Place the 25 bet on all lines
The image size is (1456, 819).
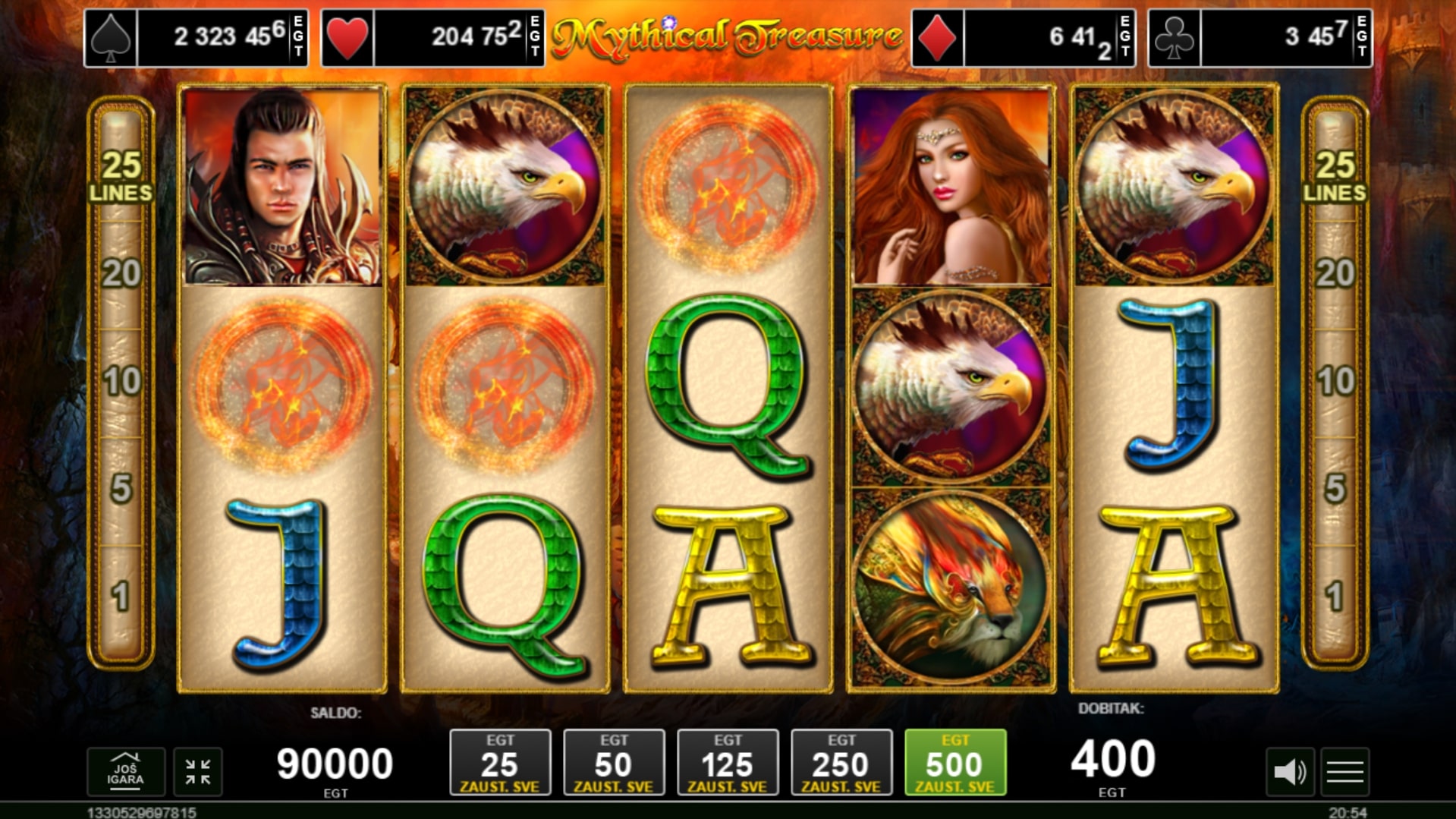tap(500, 763)
